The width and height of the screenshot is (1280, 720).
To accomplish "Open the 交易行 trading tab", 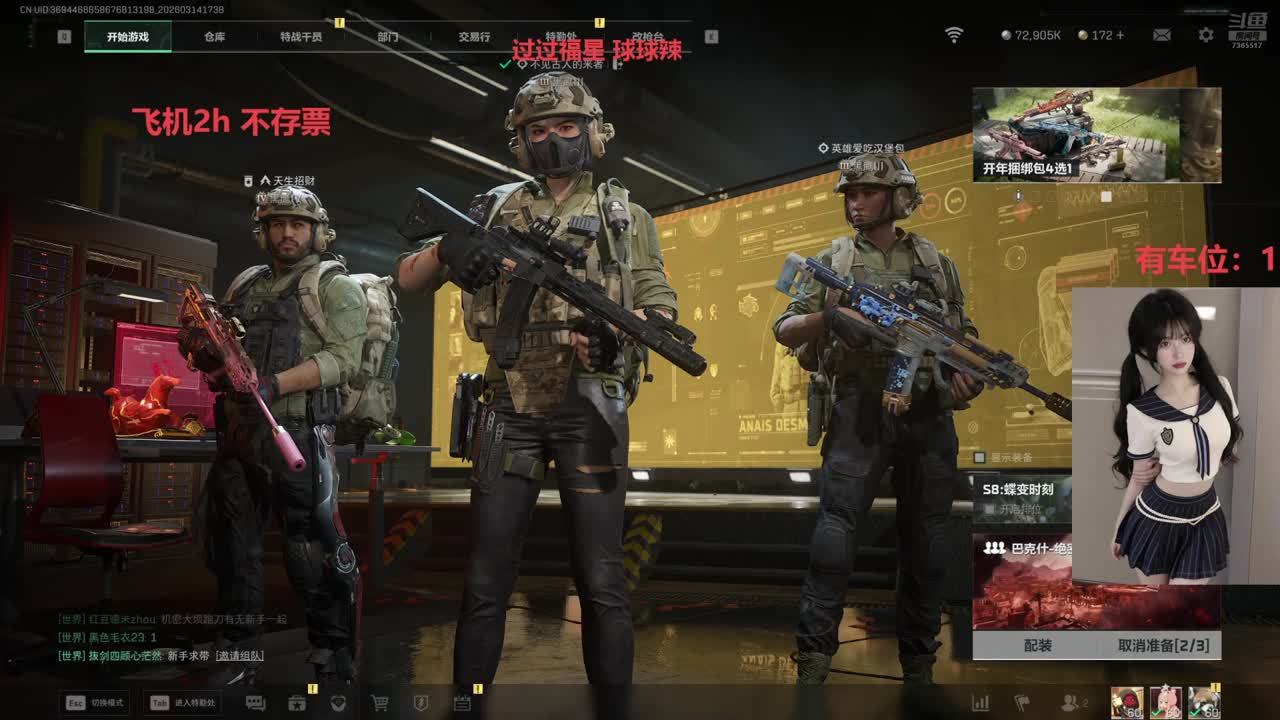I will tap(474, 37).
